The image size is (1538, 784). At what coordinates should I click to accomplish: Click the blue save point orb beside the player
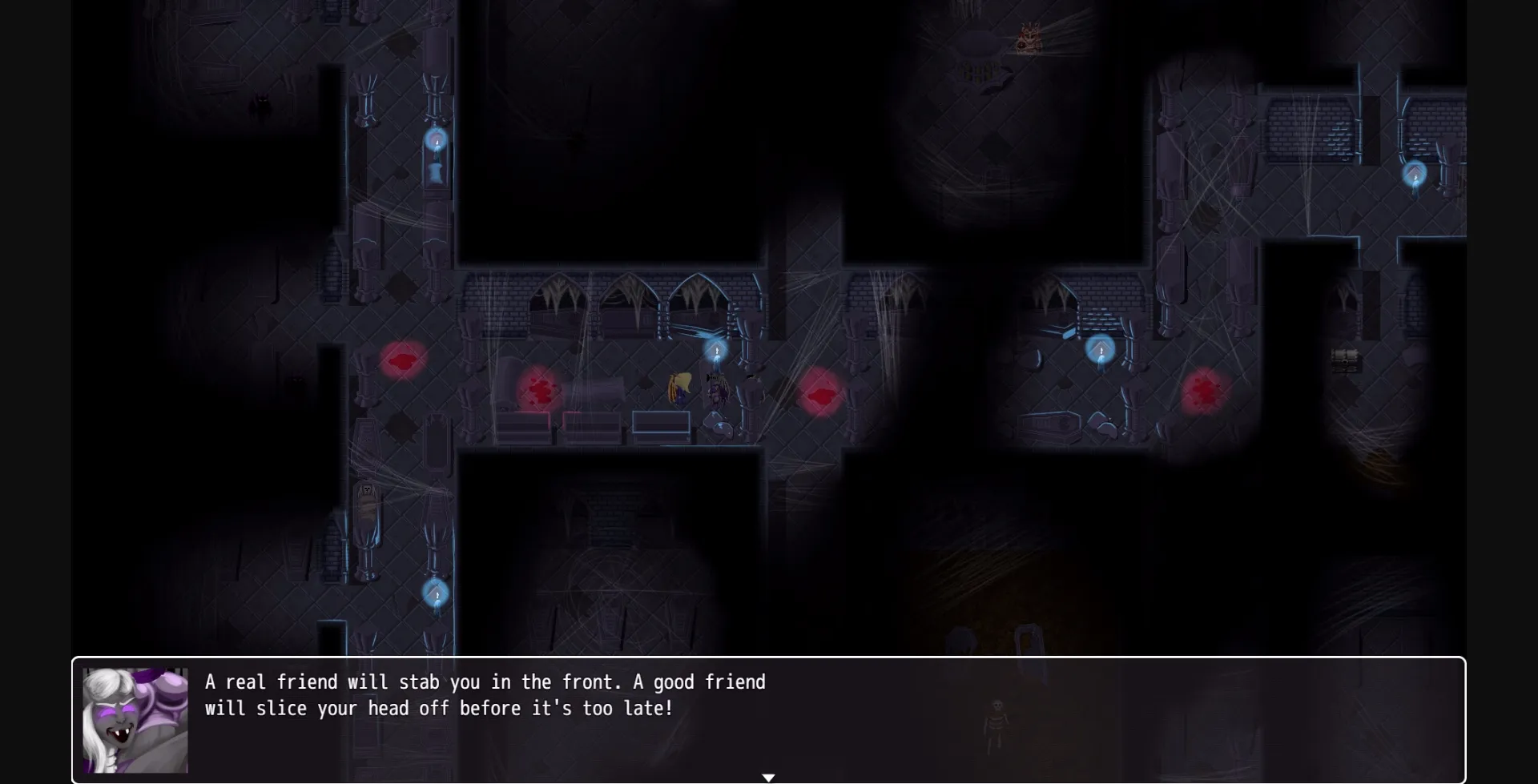715,350
